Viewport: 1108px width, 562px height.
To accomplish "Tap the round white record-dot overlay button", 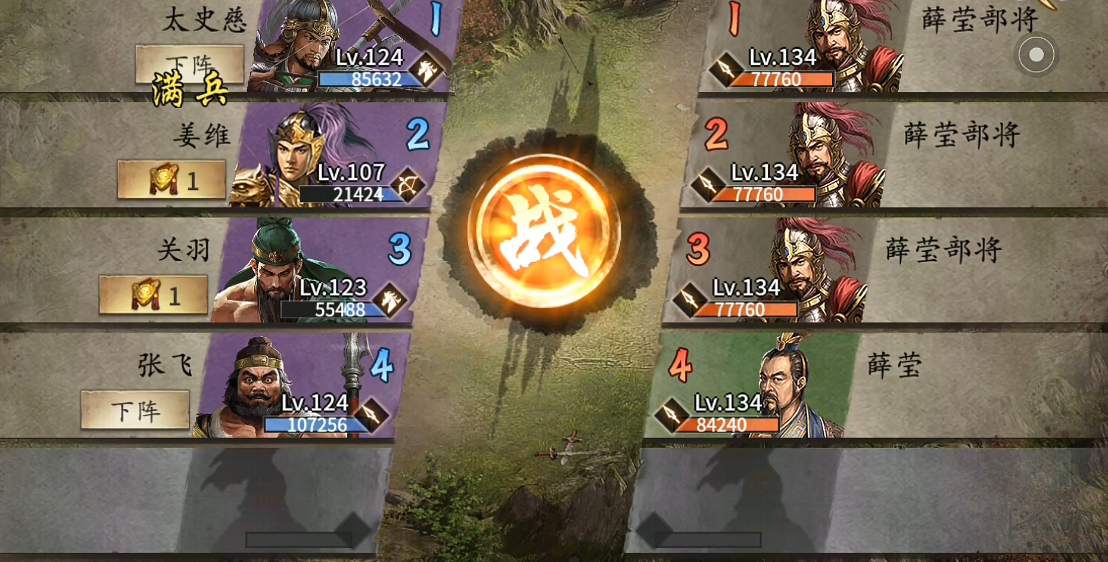I will click(1036, 54).
